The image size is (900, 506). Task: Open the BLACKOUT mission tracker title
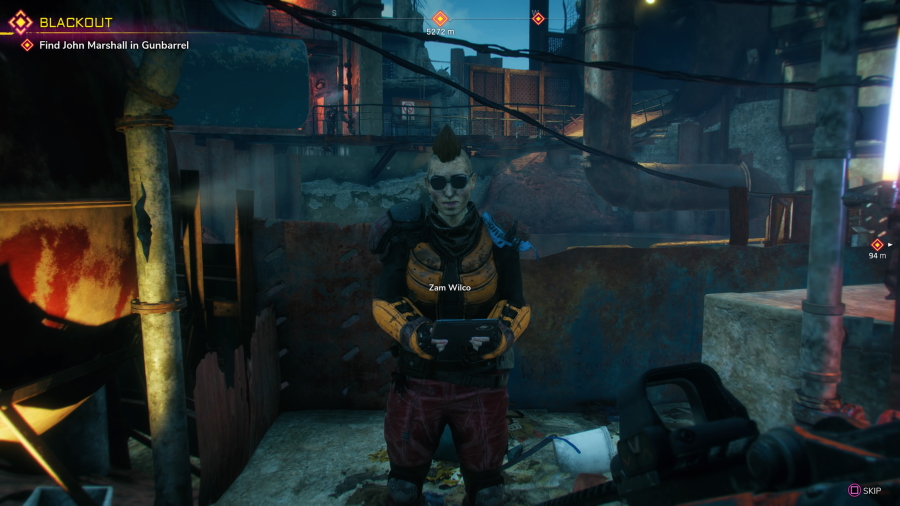click(75, 22)
